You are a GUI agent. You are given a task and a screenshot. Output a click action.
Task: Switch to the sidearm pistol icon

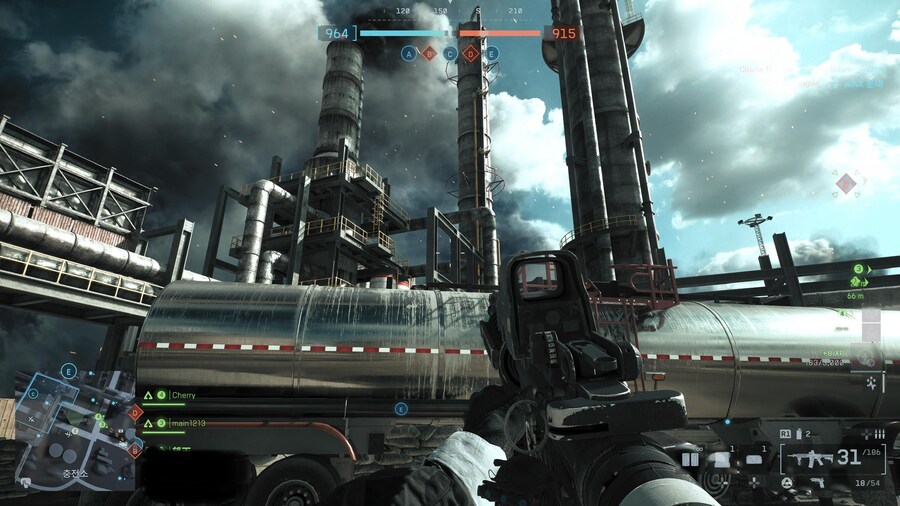point(818,483)
